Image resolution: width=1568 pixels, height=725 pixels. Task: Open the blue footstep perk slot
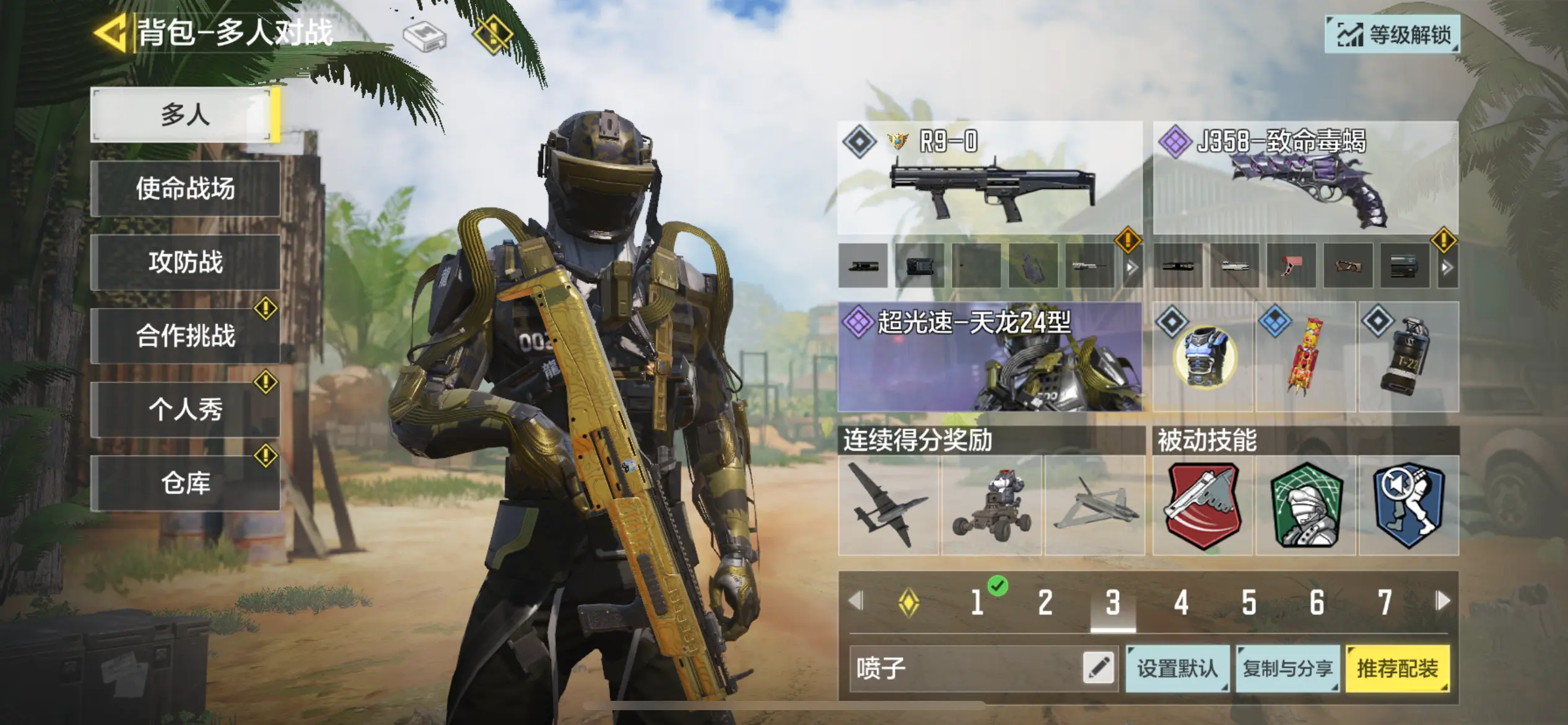coord(1409,506)
